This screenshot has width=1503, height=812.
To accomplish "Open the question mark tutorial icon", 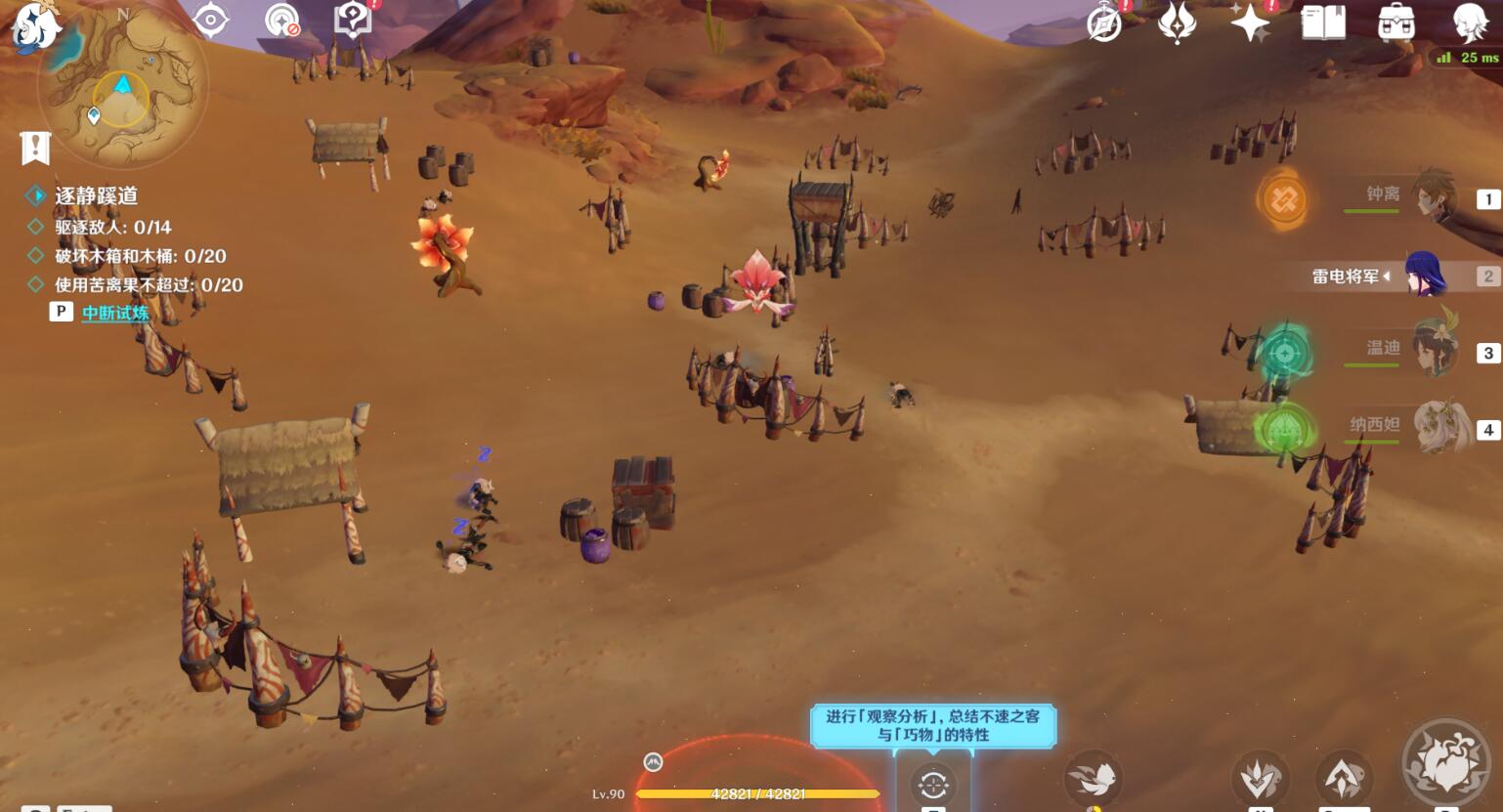I will tap(352, 20).
